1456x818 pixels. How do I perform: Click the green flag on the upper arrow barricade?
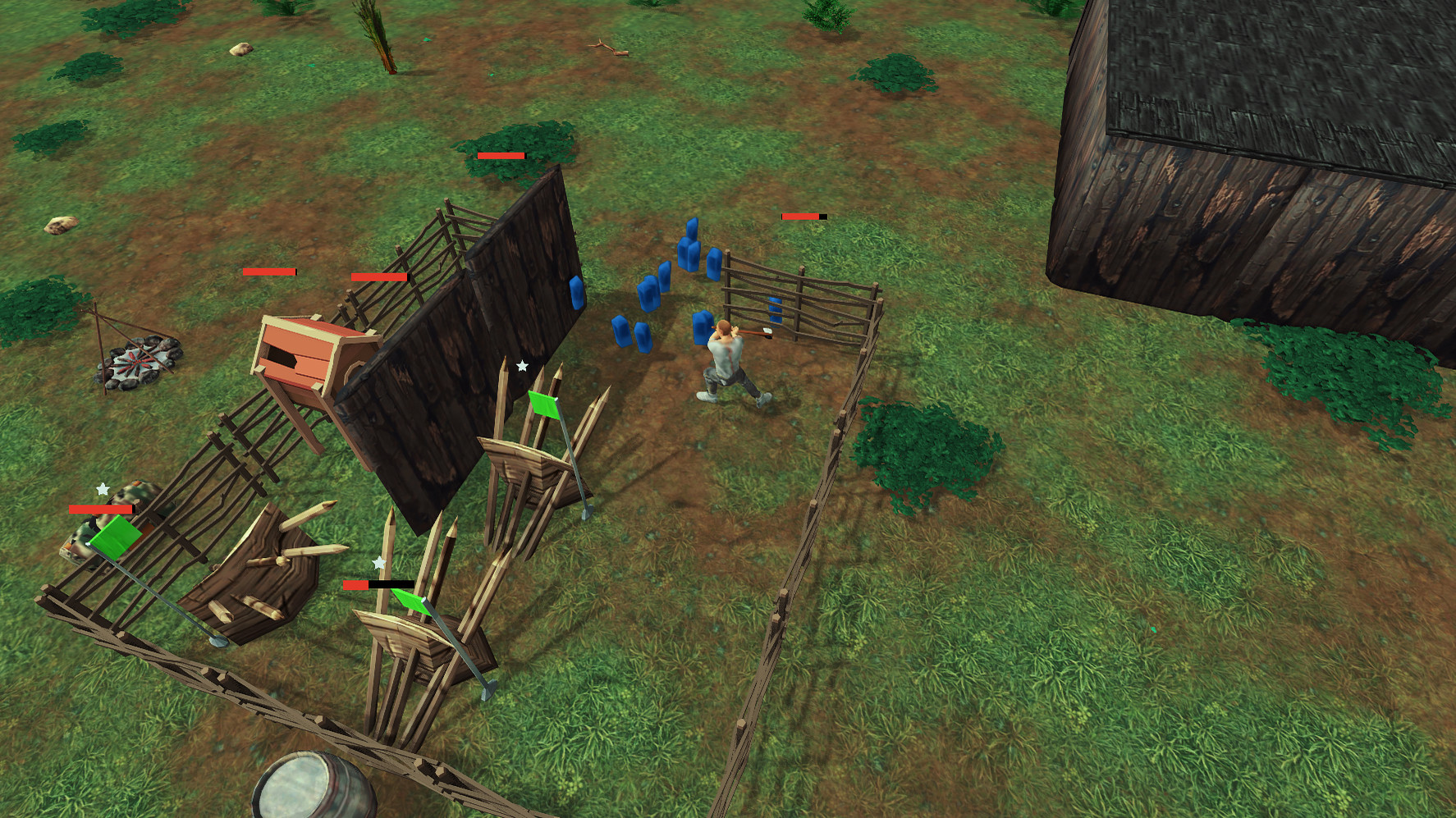[x=543, y=406]
